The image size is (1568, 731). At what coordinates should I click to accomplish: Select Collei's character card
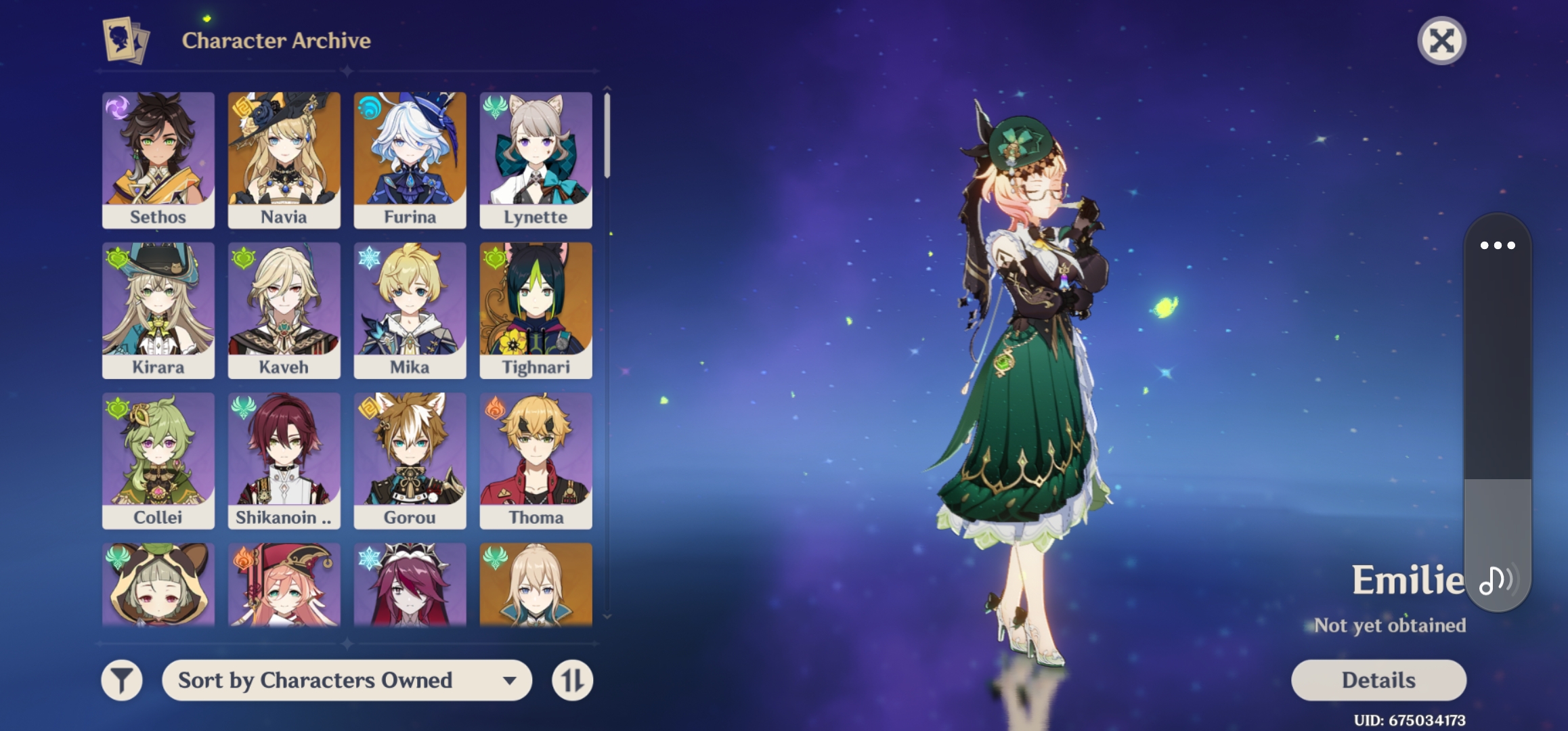158,459
